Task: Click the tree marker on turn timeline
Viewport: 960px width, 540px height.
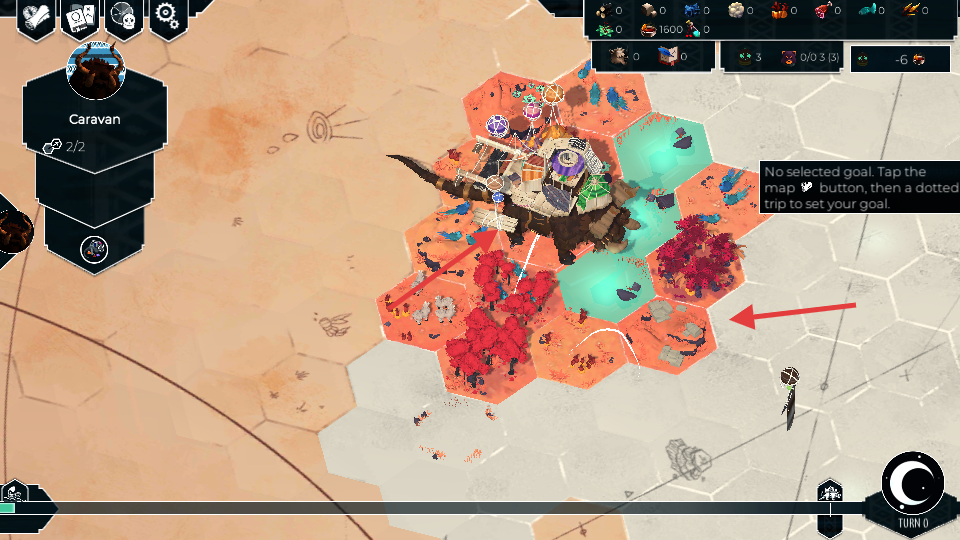Action: (x=830, y=492)
